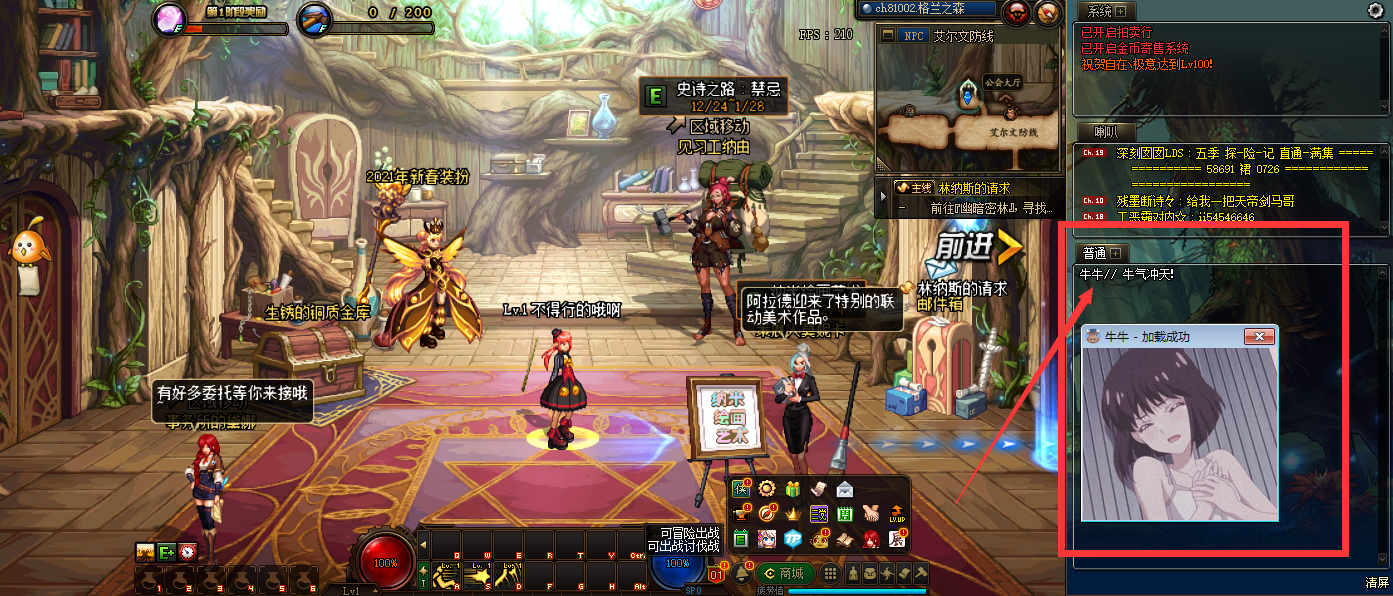Viewport: 1393px width, 596px height.
Task: Open the 商城 shop button
Action: [784, 573]
